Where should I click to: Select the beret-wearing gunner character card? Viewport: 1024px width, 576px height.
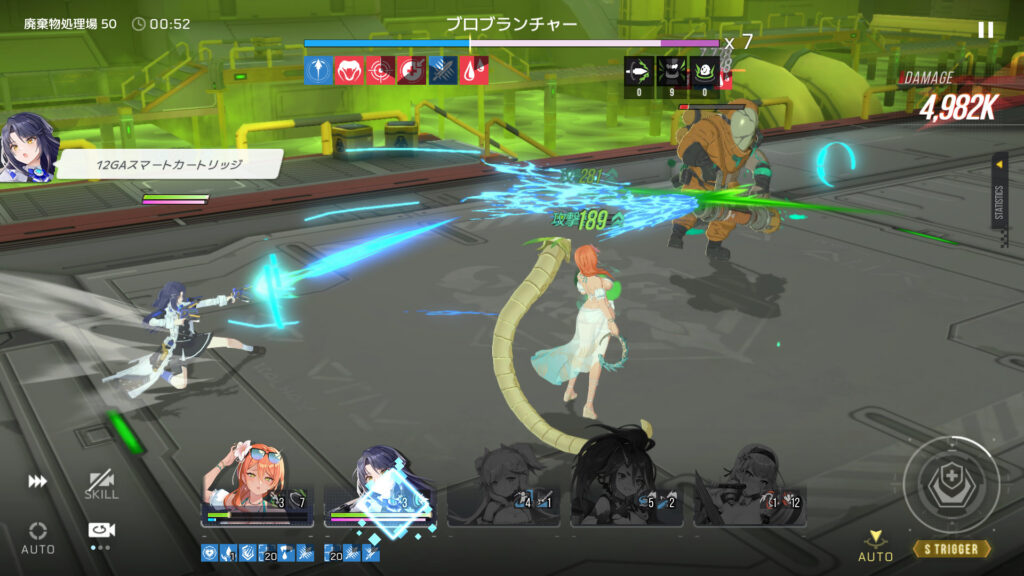coord(750,492)
